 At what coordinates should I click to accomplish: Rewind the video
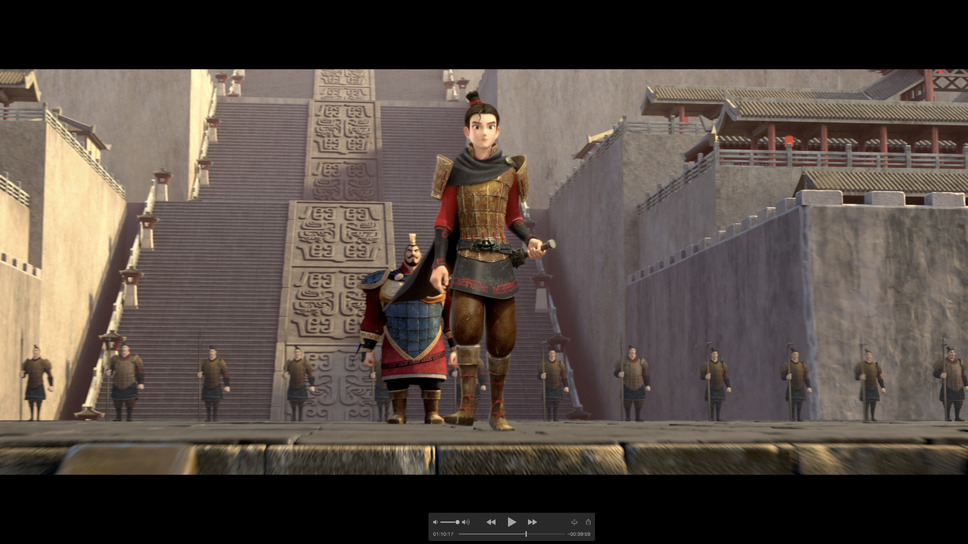coord(491,522)
